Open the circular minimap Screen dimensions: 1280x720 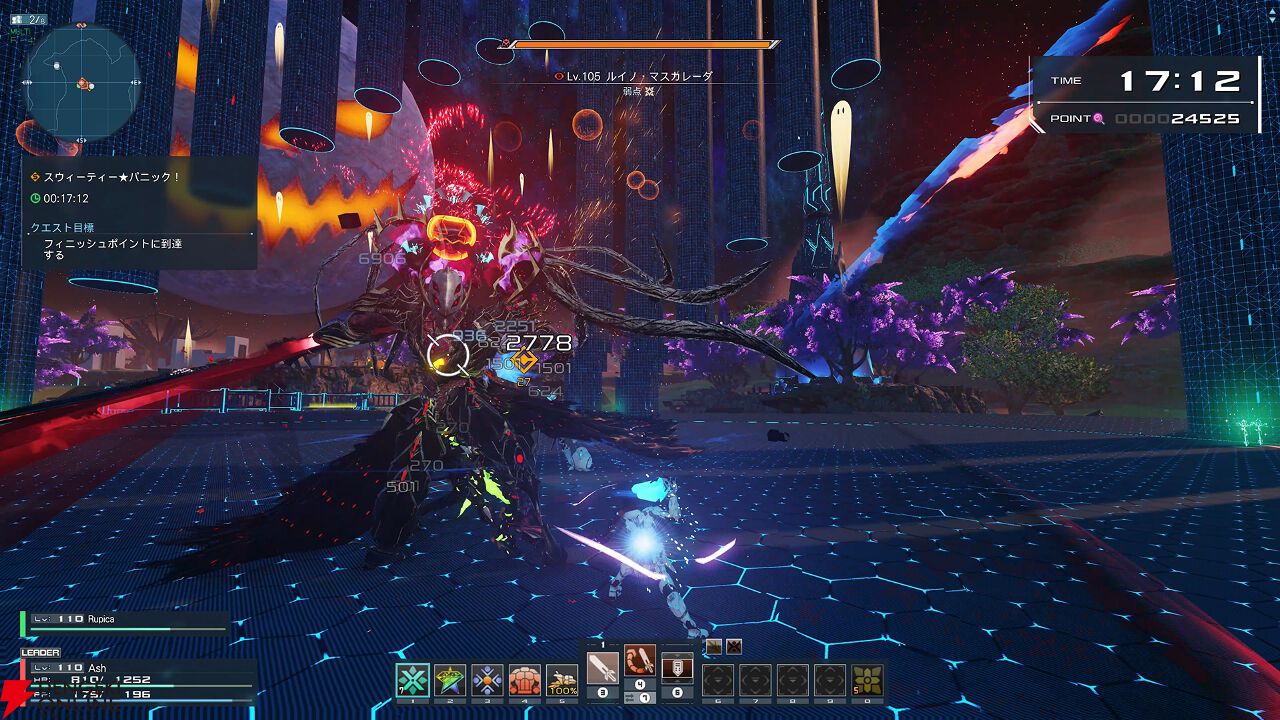coord(80,82)
